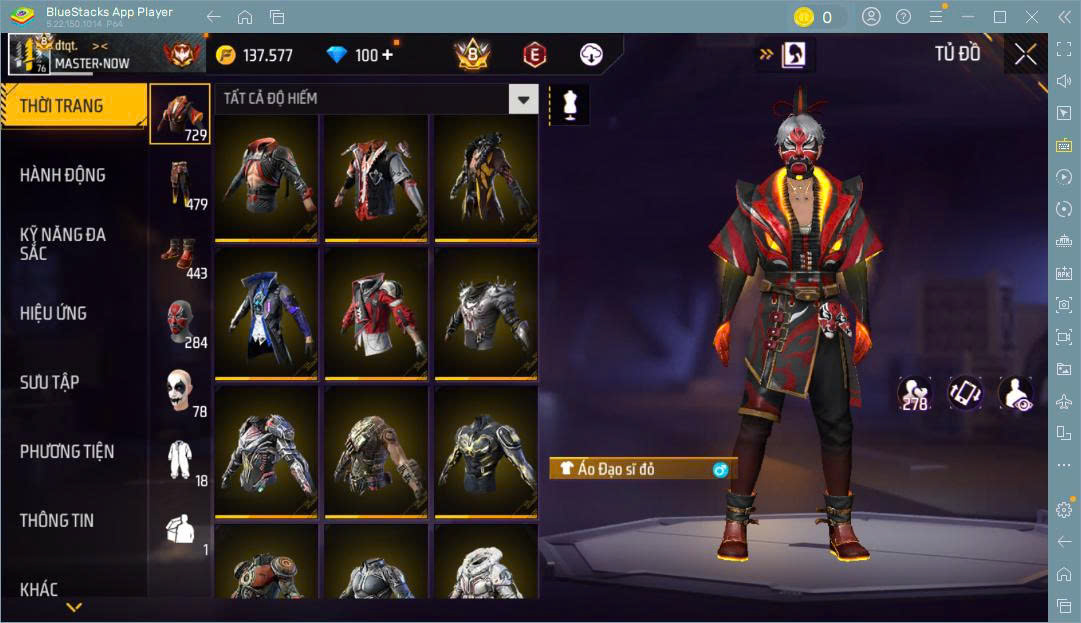The height and width of the screenshot is (623, 1081).
Task: Maximize the BlueStacks window
Action: click(999, 17)
